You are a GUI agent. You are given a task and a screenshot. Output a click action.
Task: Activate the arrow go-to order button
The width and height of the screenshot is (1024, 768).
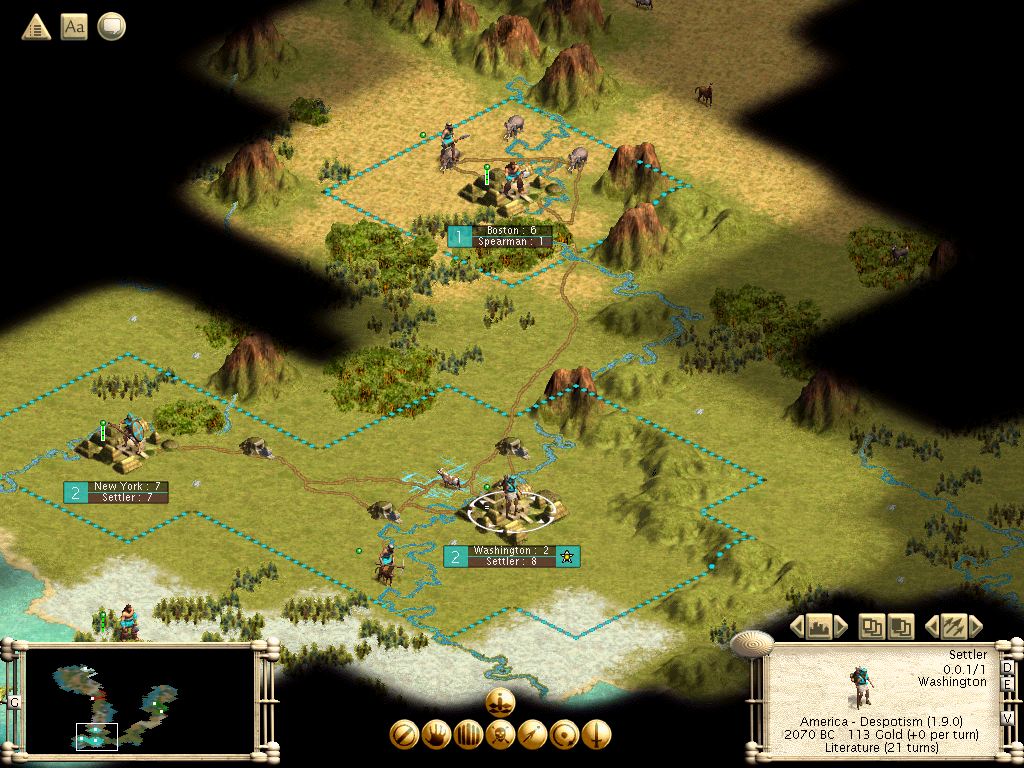pyautogui.click(x=532, y=735)
